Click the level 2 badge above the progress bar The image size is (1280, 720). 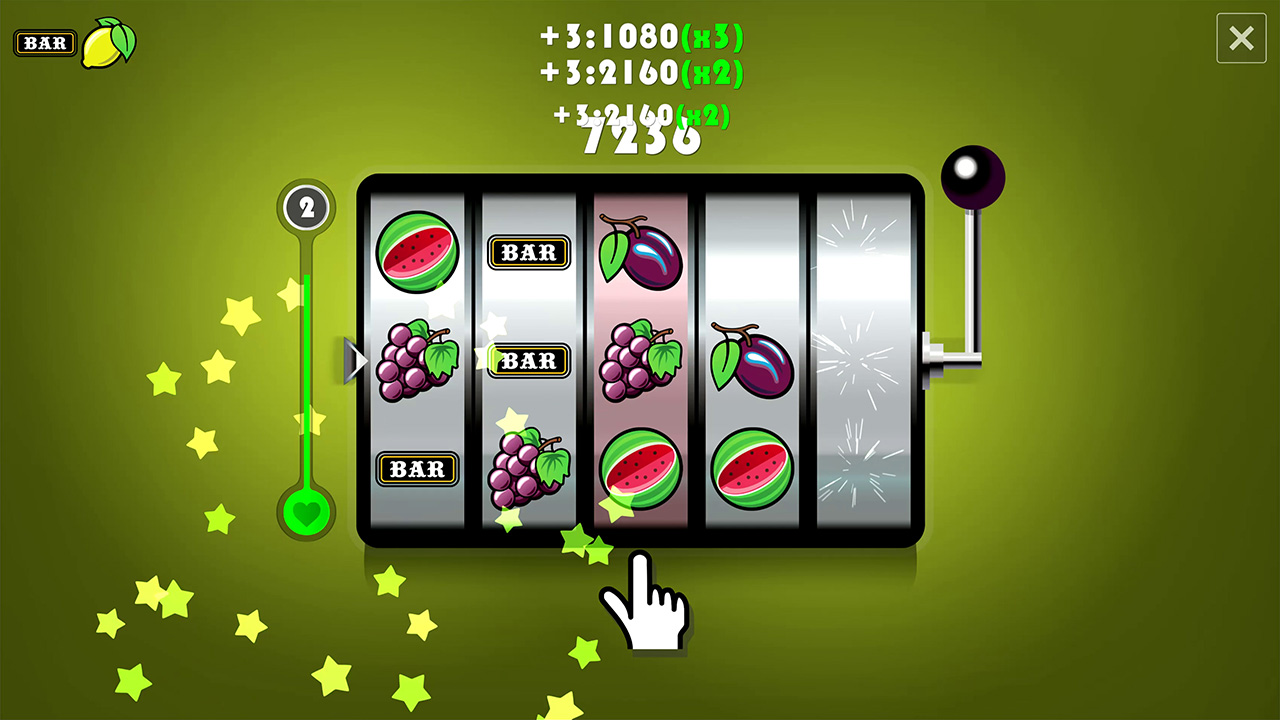tap(306, 208)
